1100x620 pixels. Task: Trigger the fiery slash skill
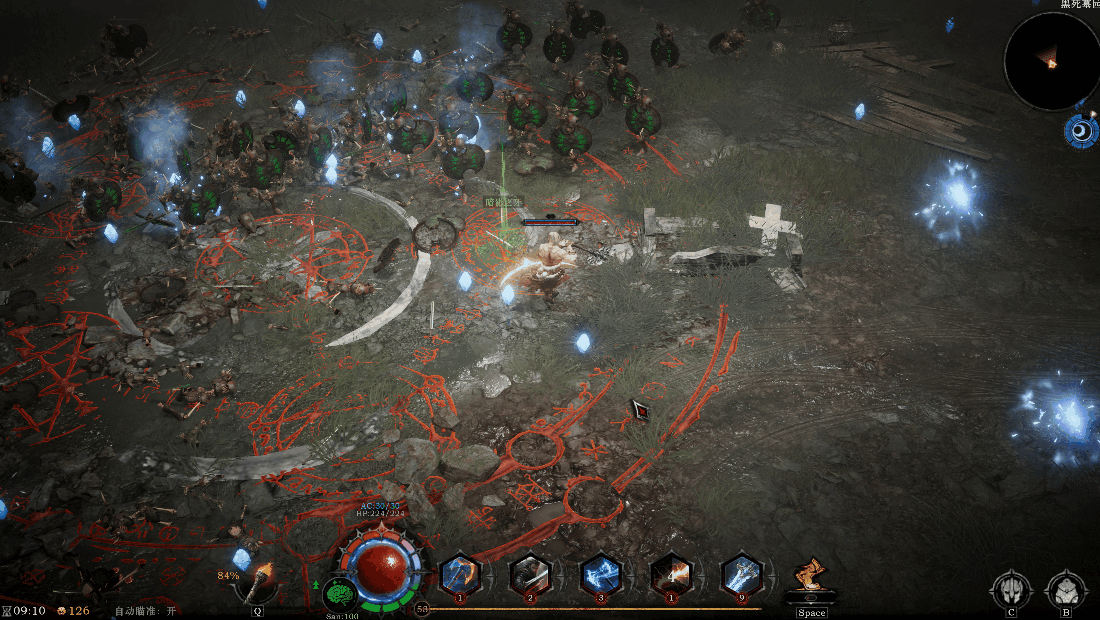[671, 575]
